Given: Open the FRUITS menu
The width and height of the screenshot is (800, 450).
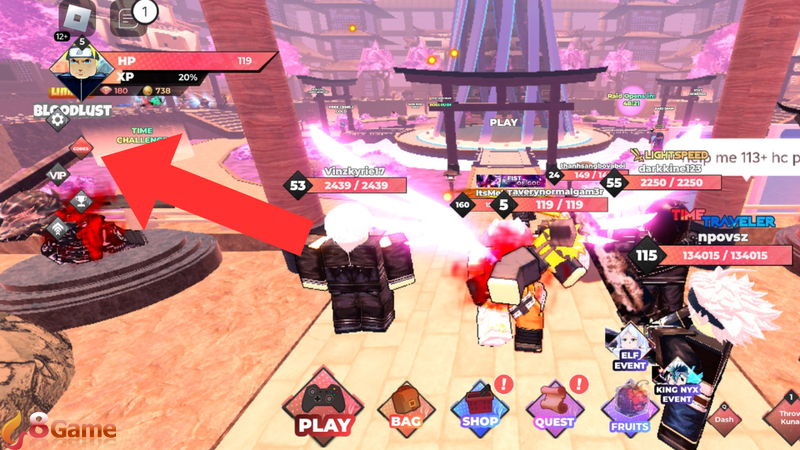Looking at the screenshot, I should (x=630, y=410).
